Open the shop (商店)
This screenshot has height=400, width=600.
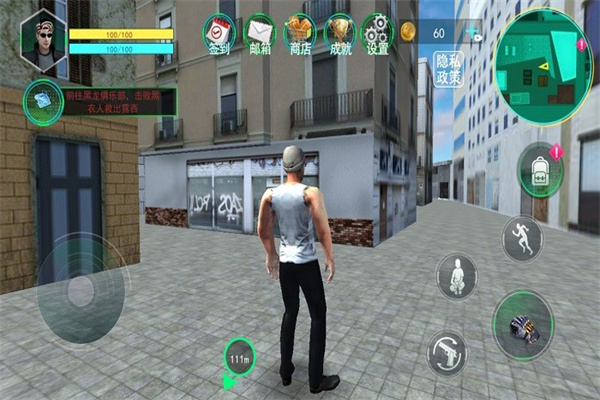click(x=299, y=33)
